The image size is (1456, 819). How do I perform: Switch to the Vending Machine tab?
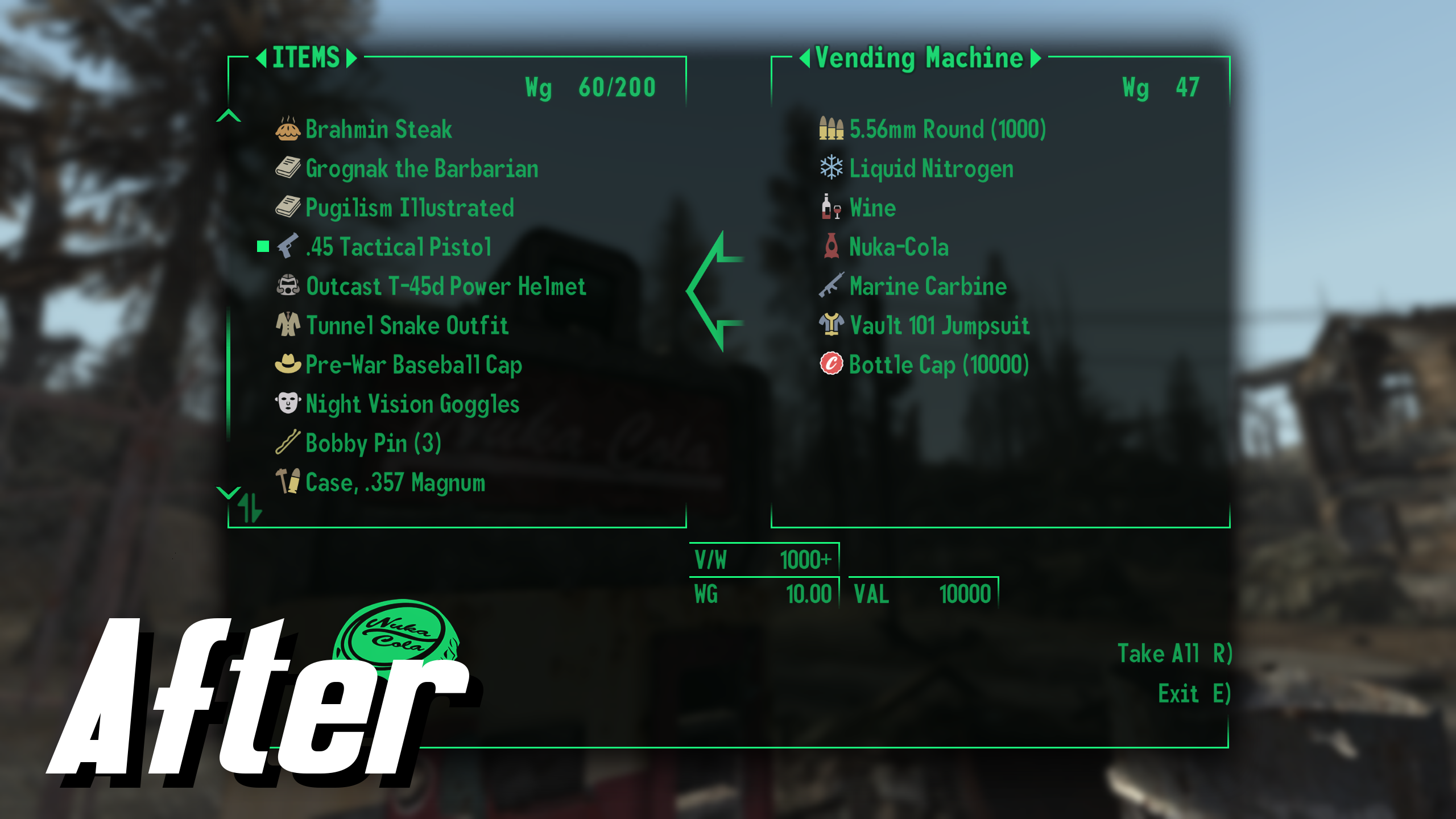(x=919, y=57)
